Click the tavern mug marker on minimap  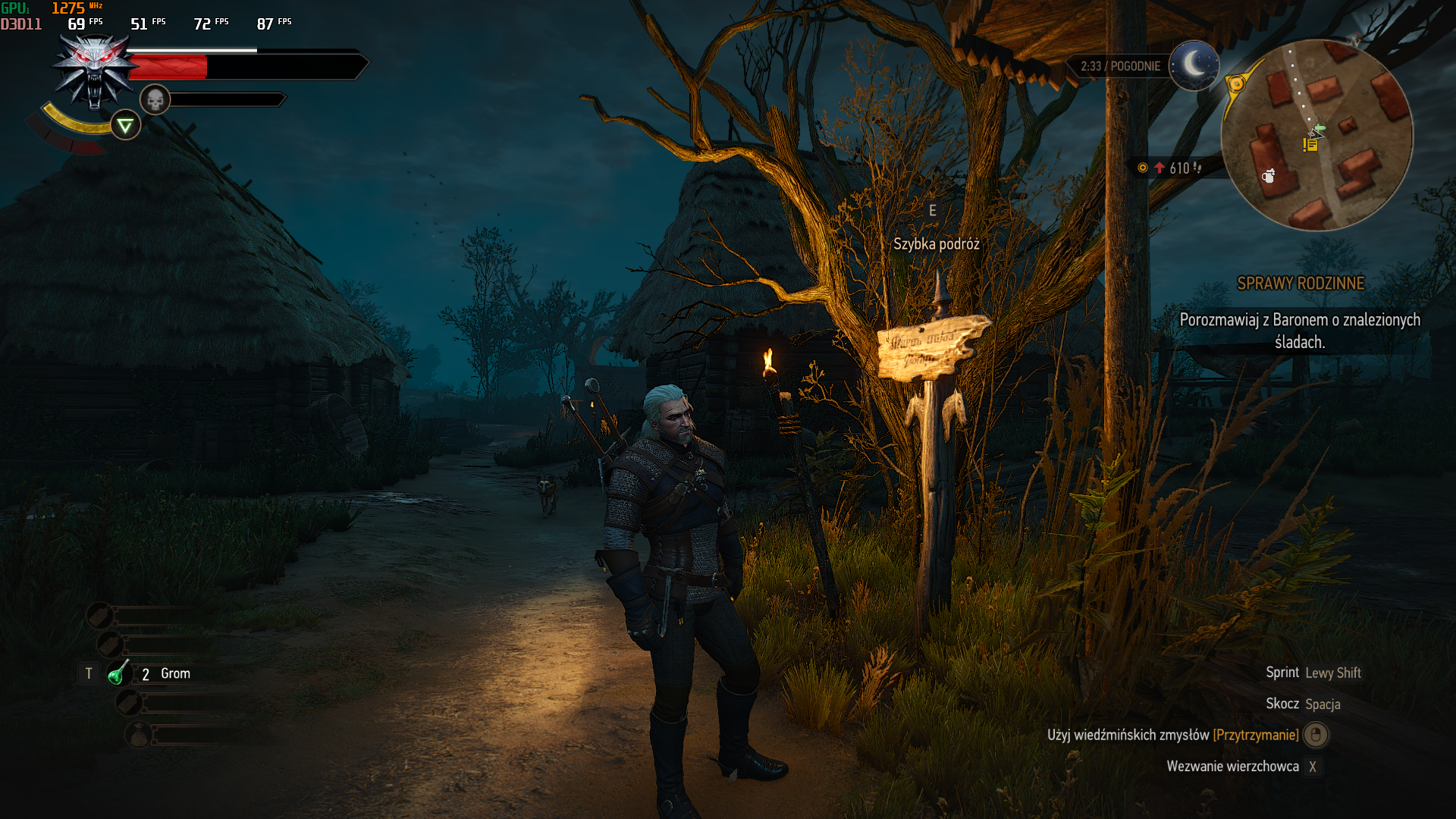(1268, 177)
